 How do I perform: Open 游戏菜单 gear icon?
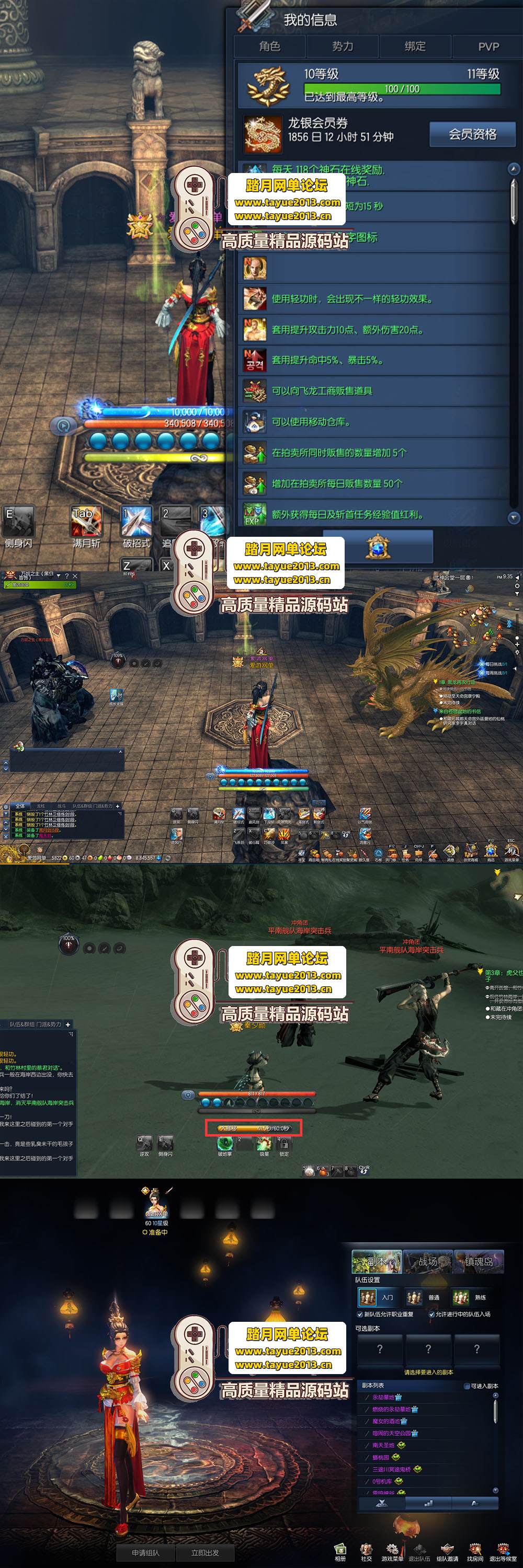[x=392, y=1550]
